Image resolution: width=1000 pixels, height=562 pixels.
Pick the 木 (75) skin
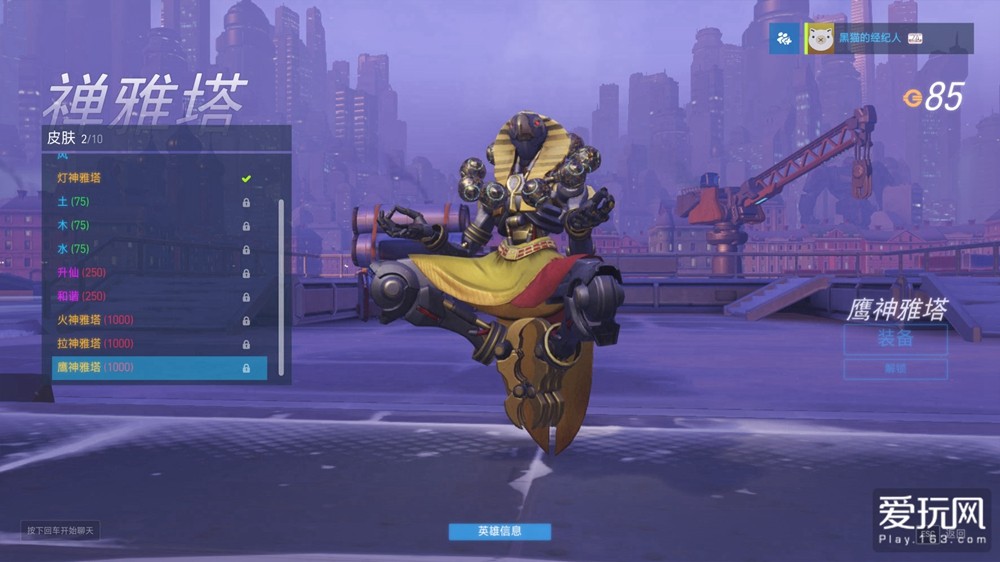150,225
